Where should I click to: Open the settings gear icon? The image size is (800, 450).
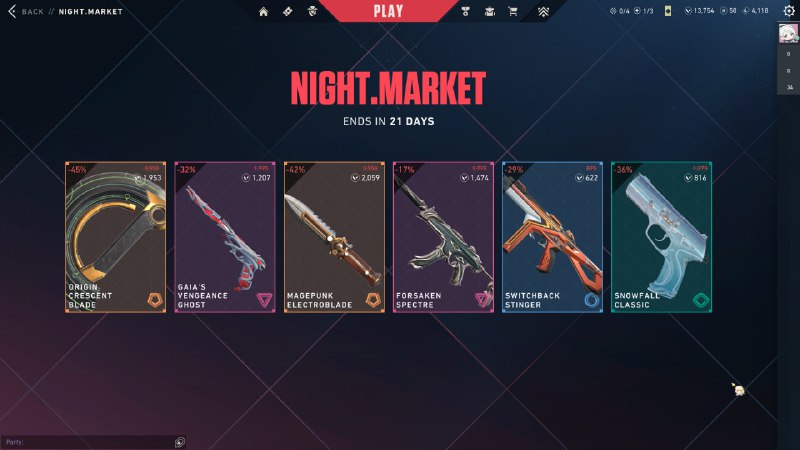coord(788,11)
